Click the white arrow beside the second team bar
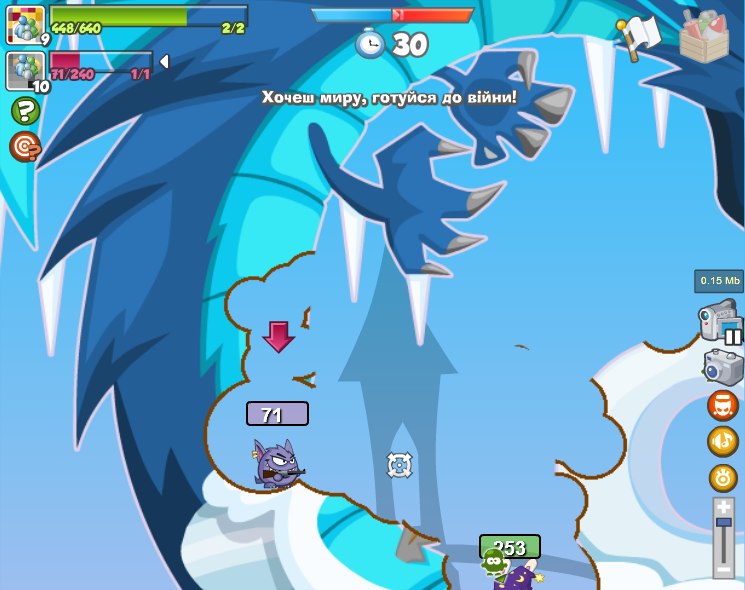This screenshot has width=745, height=590. coord(164,62)
